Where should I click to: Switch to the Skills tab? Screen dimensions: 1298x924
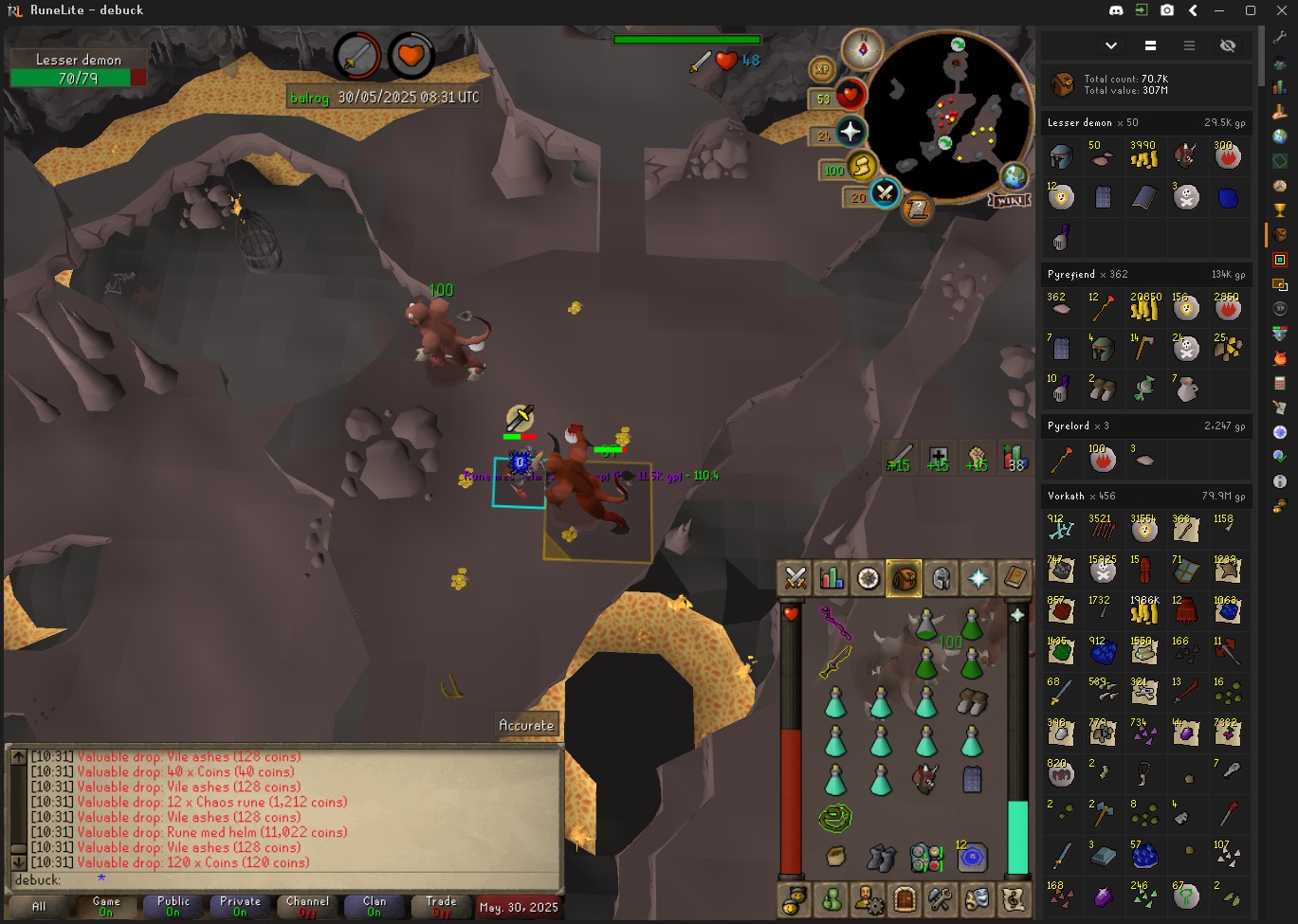click(x=832, y=578)
